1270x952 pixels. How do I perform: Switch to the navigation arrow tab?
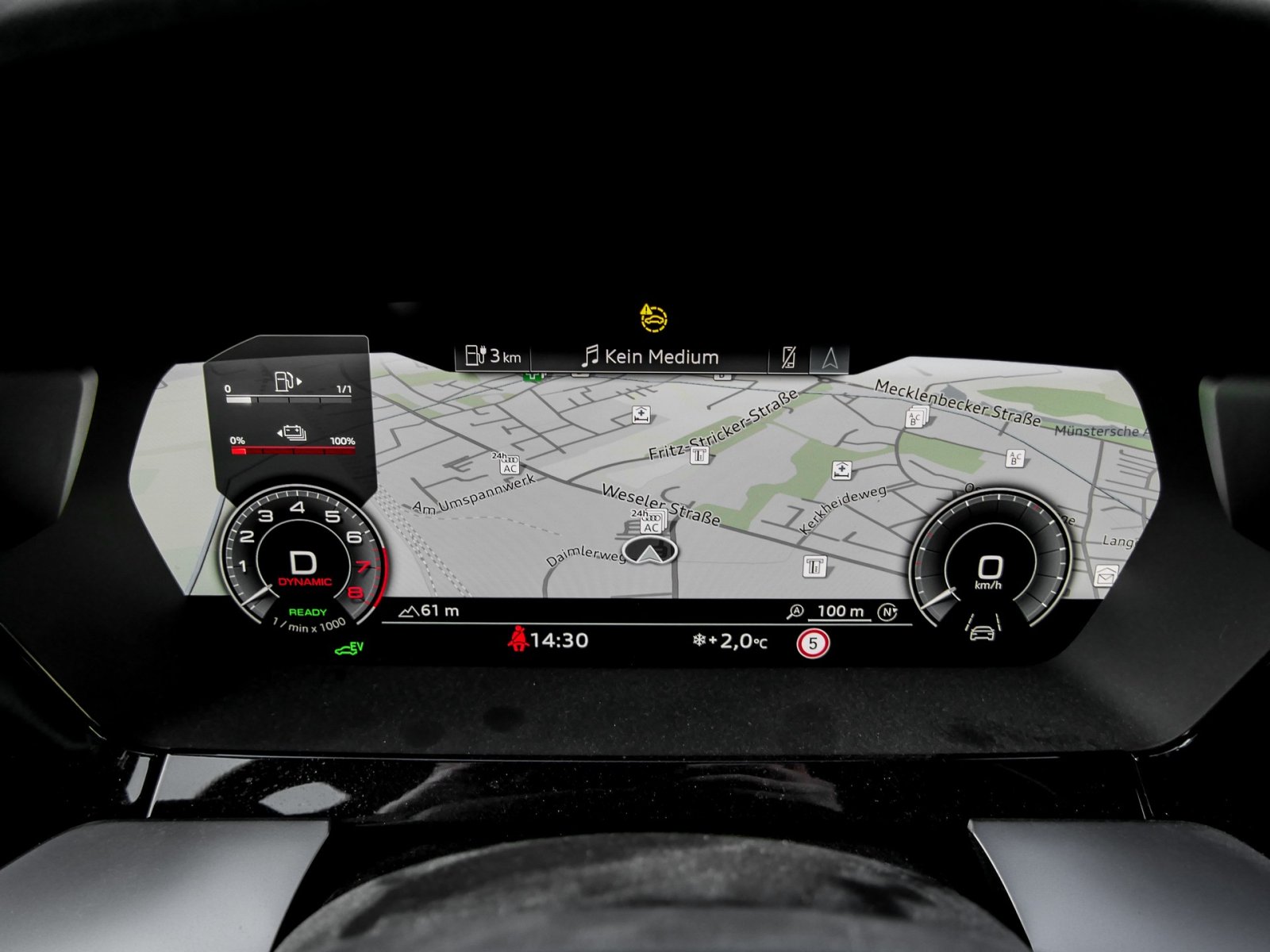click(829, 359)
